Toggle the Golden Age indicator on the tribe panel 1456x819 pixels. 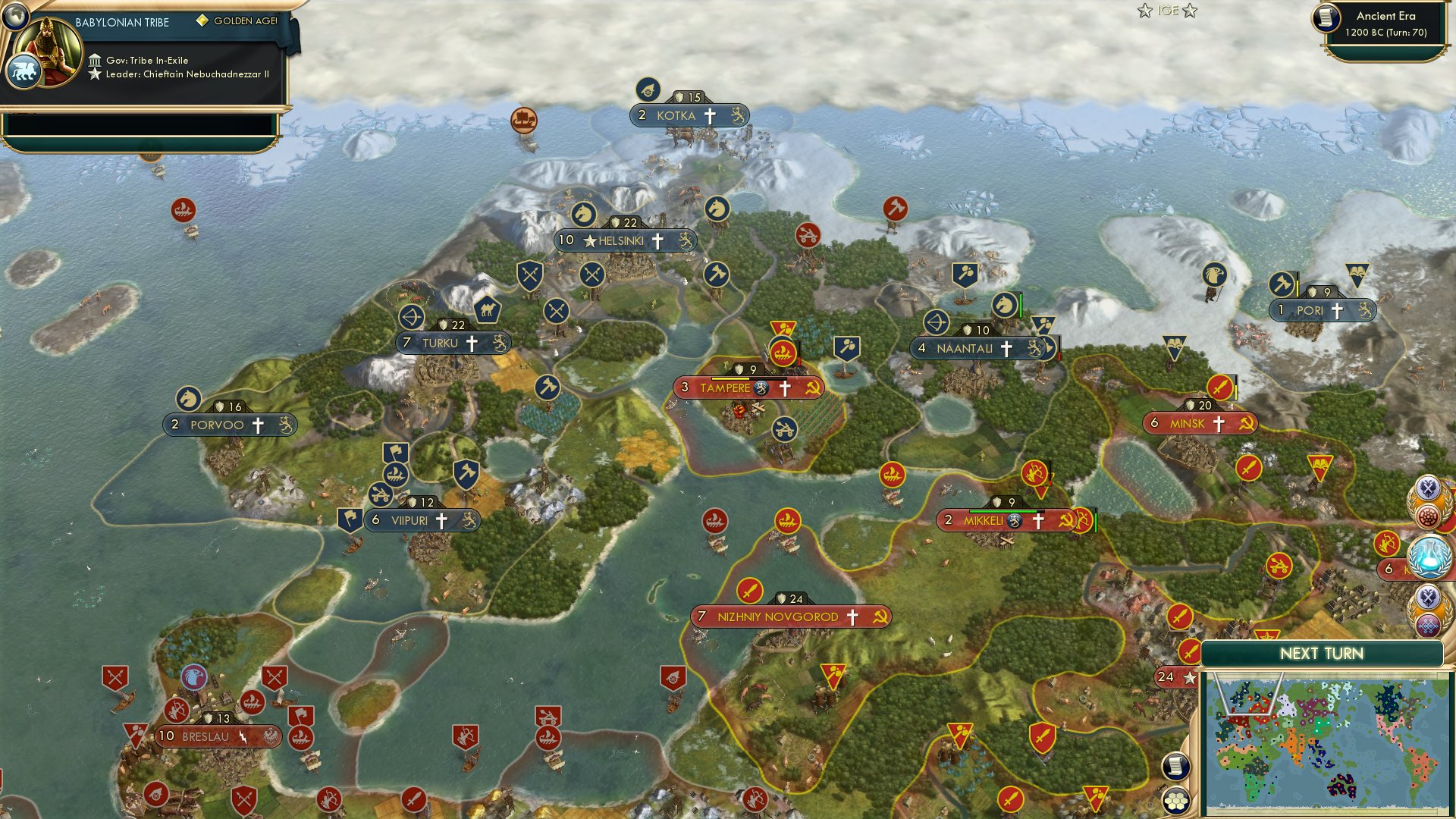tap(201, 22)
